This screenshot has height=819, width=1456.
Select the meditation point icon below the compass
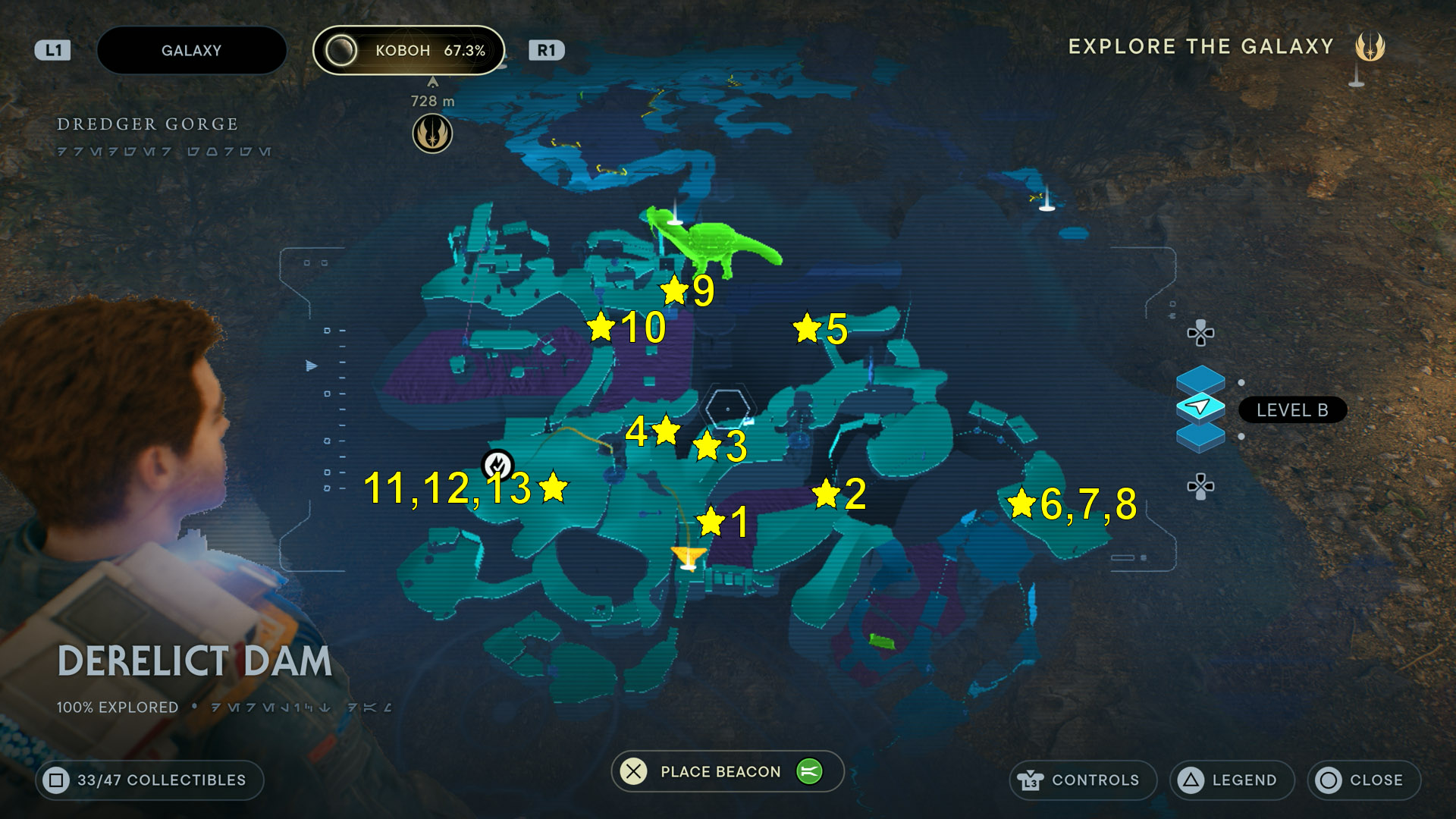(432, 134)
